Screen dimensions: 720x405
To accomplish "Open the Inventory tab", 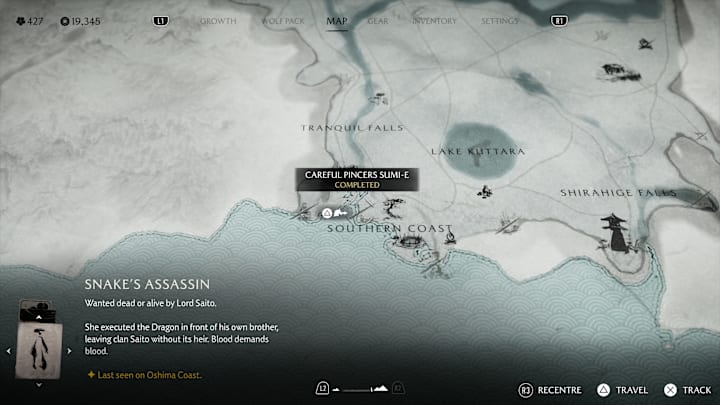I will pyautogui.click(x=434, y=21).
